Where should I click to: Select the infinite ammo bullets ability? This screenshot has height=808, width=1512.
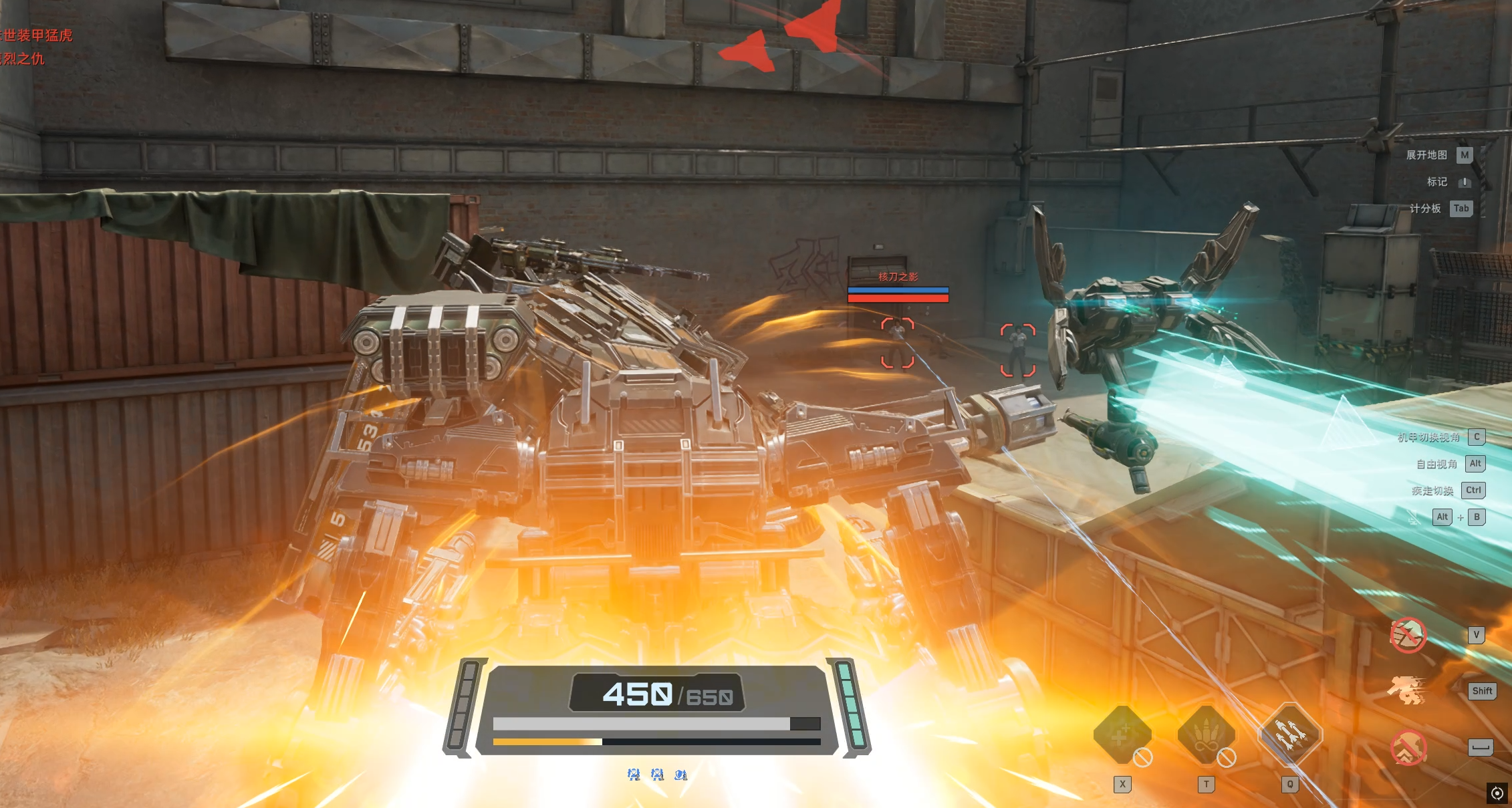tap(1205, 735)
